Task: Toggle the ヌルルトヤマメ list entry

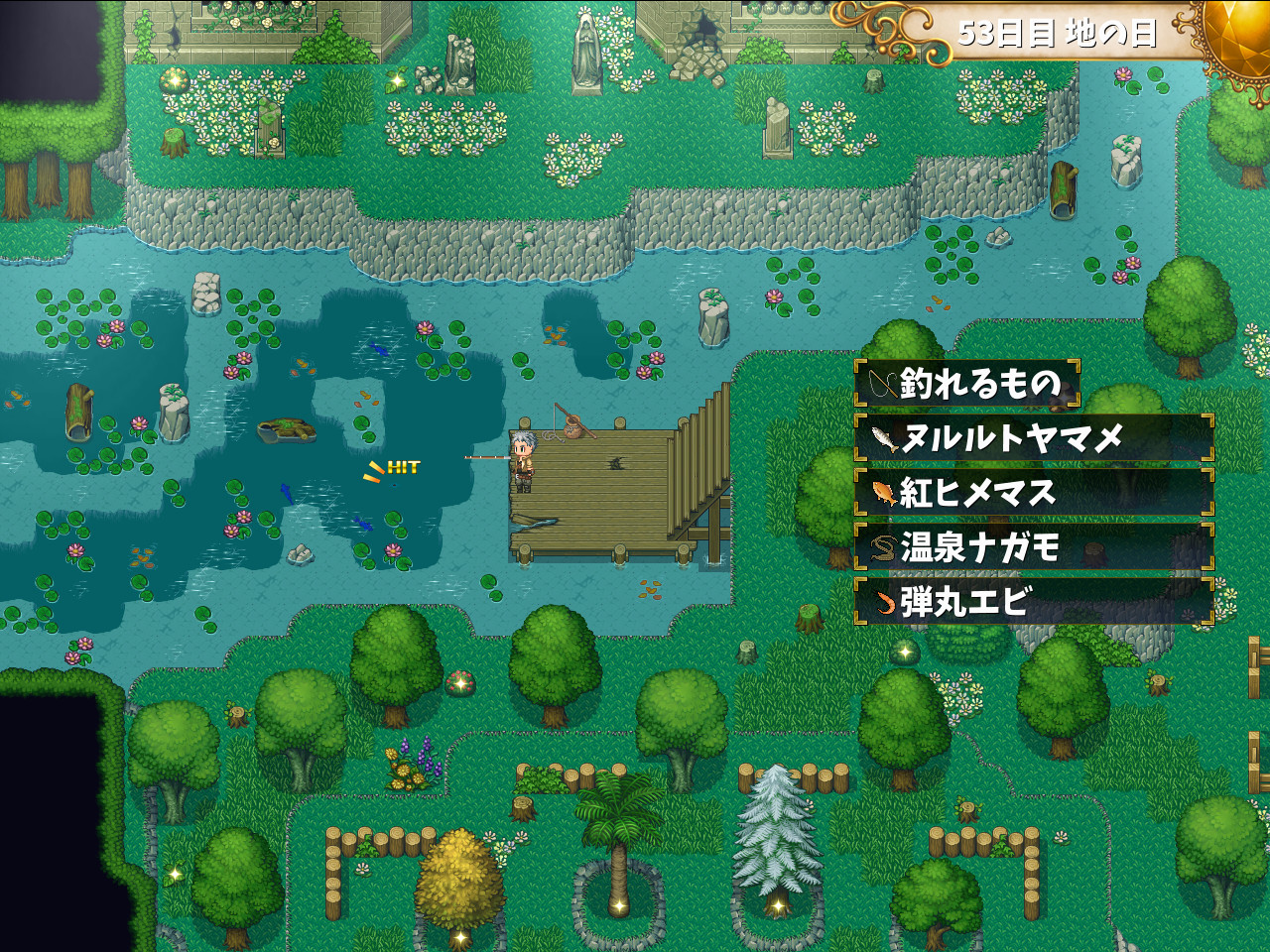Action: (1036, 437)
